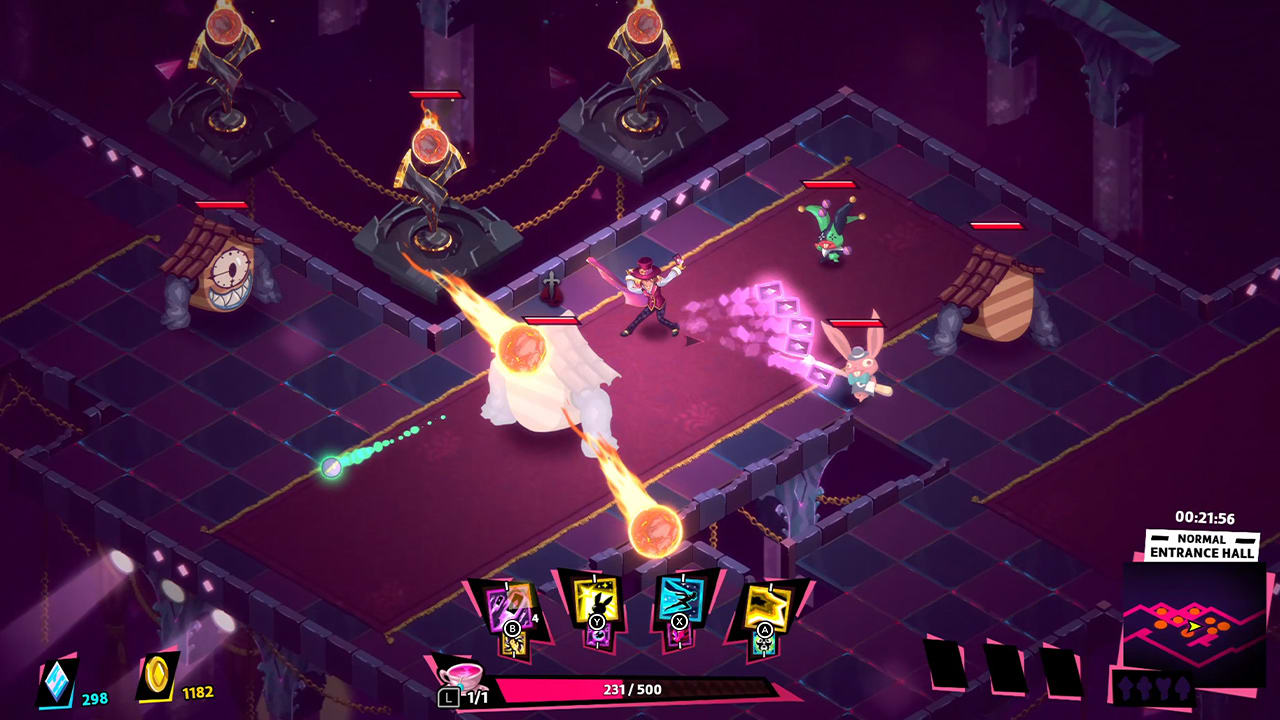Click the run timer showing 00:21:56

click(1205, 517)
